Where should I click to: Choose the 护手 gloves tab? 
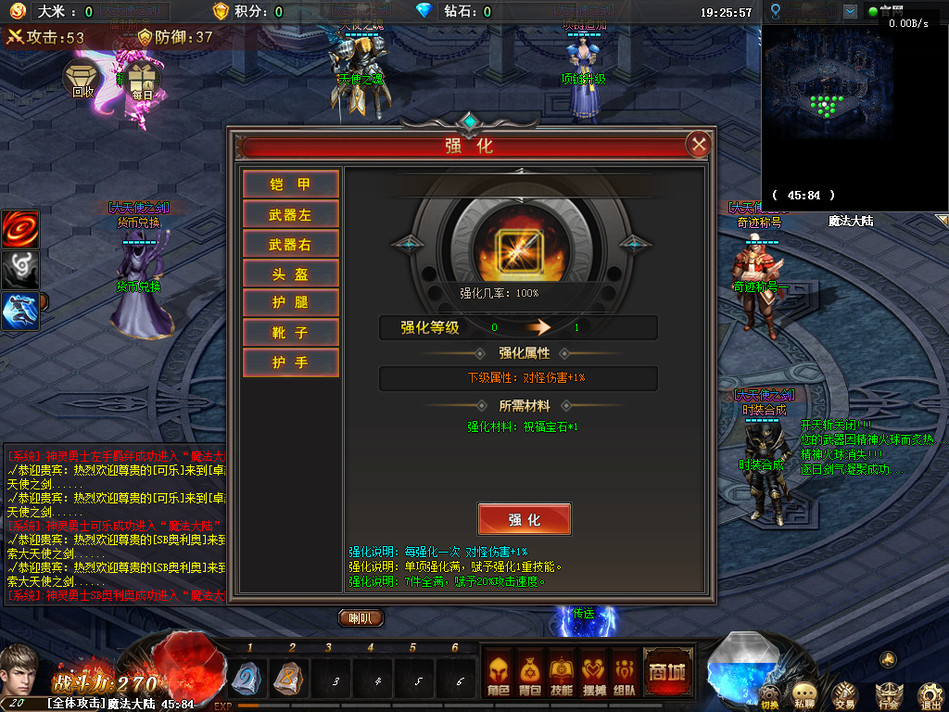point(290,362)
